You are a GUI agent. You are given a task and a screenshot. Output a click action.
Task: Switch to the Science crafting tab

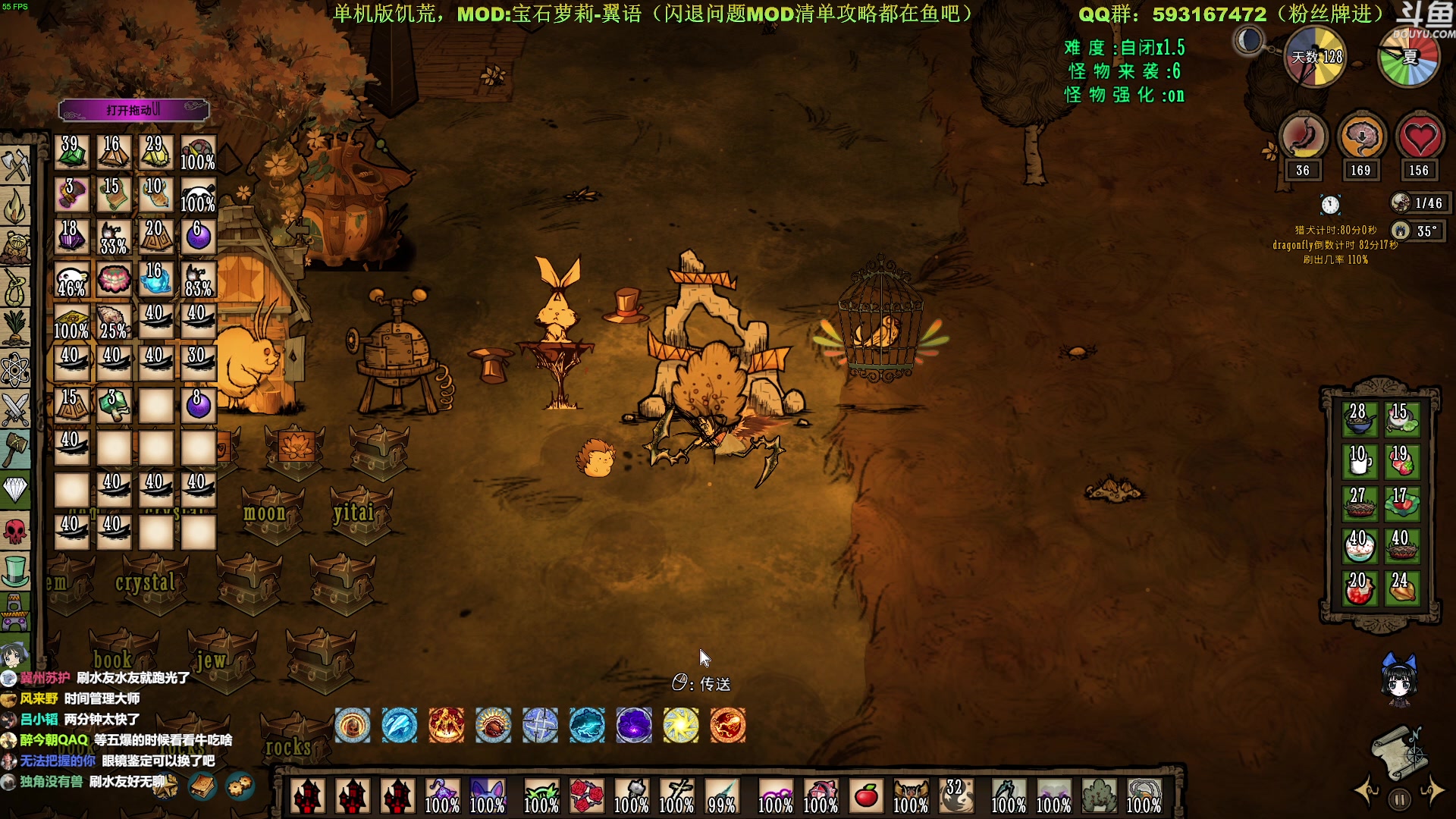15,370
